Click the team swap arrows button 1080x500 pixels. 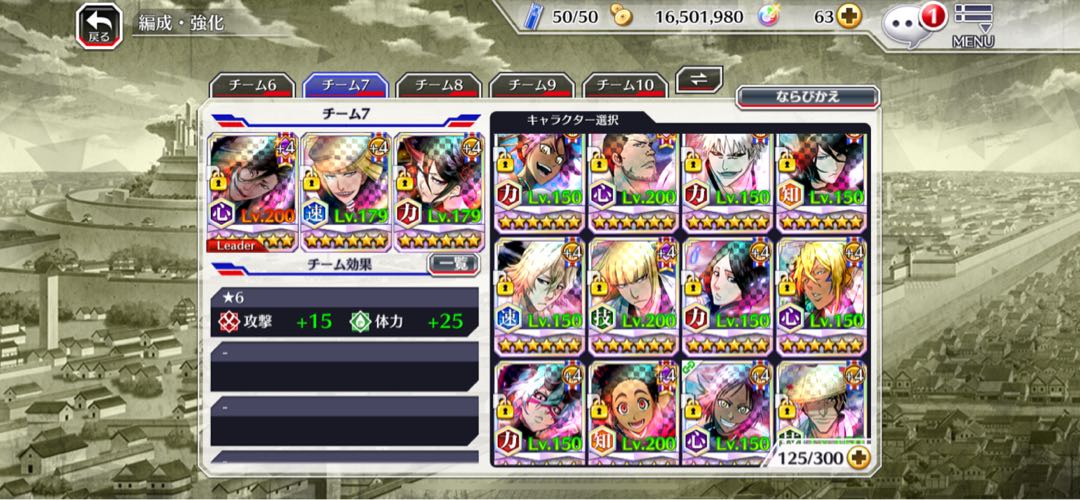(699, 80)
